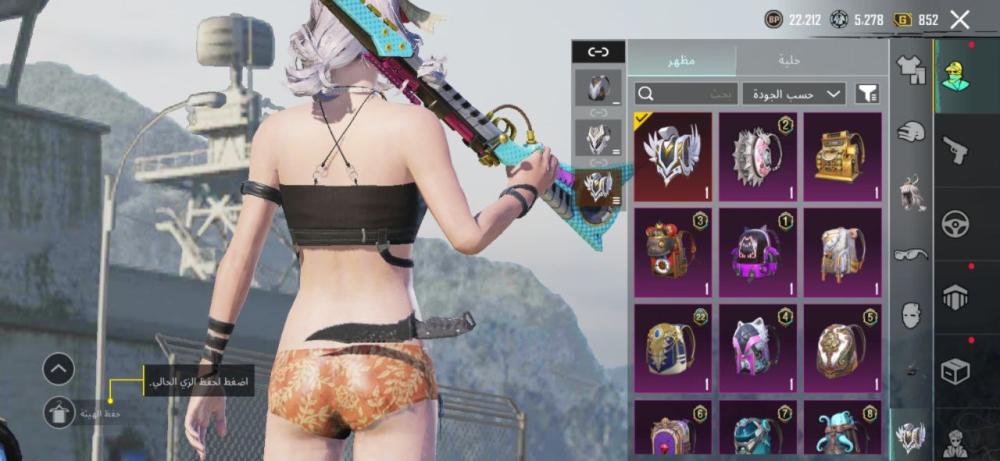This screenshot has width=1000, height=461.
Task: Click the search field in the inventory
Action: point(685,94)
